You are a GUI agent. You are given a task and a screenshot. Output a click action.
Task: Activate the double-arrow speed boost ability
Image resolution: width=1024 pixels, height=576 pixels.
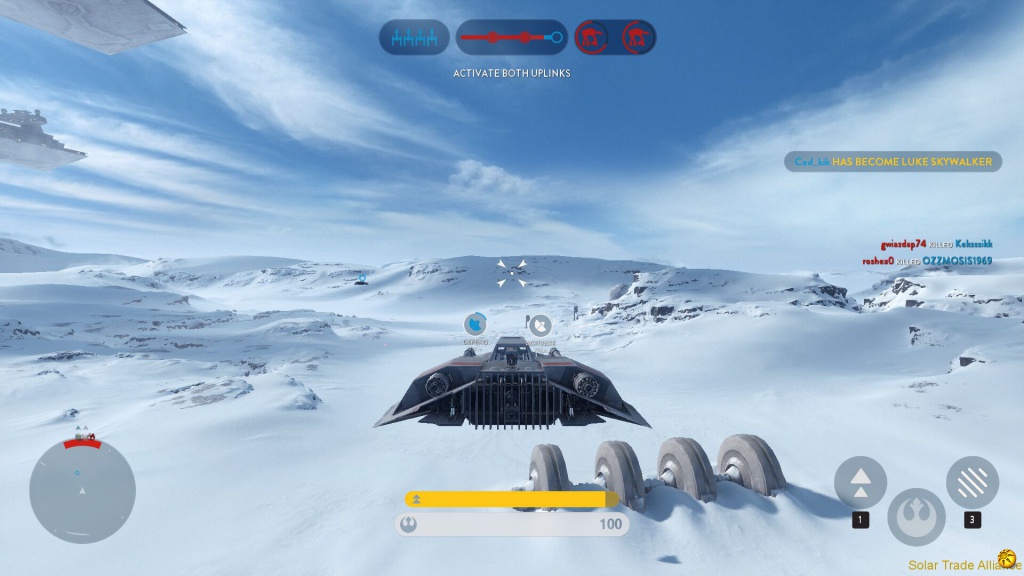click(860, 482)
